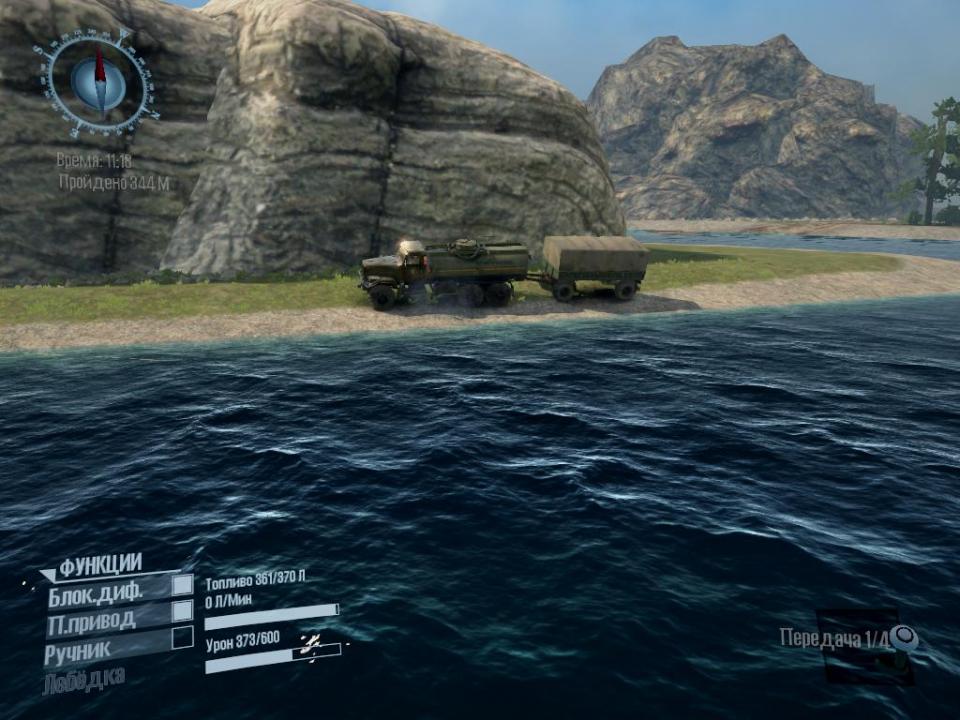Toggle the П.привод all-wheel drive function

(x=182, y=611)
